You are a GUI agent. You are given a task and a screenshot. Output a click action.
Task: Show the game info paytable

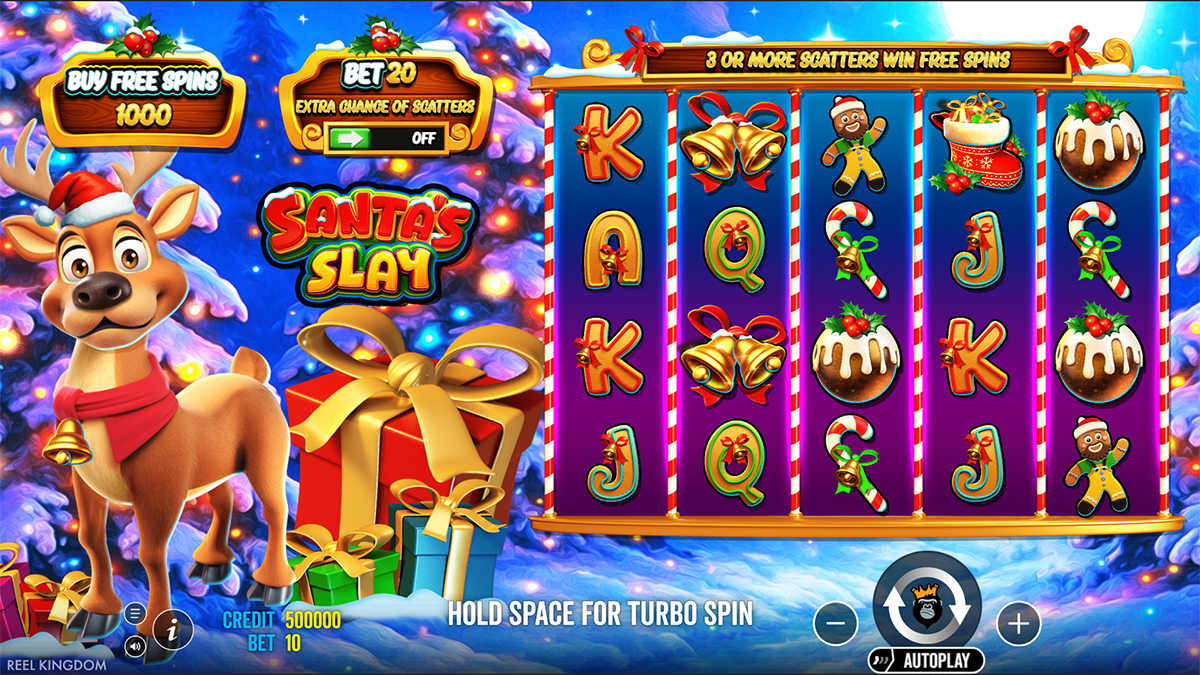click(x=173, y=628)
